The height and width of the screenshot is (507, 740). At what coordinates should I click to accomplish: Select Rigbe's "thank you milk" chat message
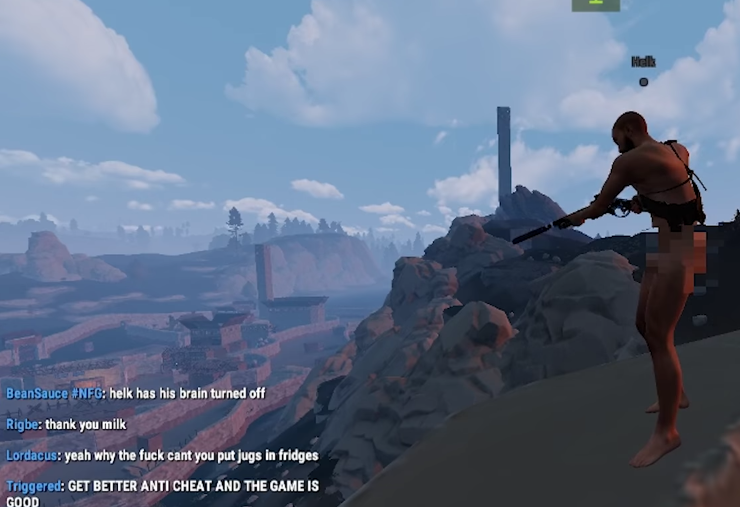(86, 424)
